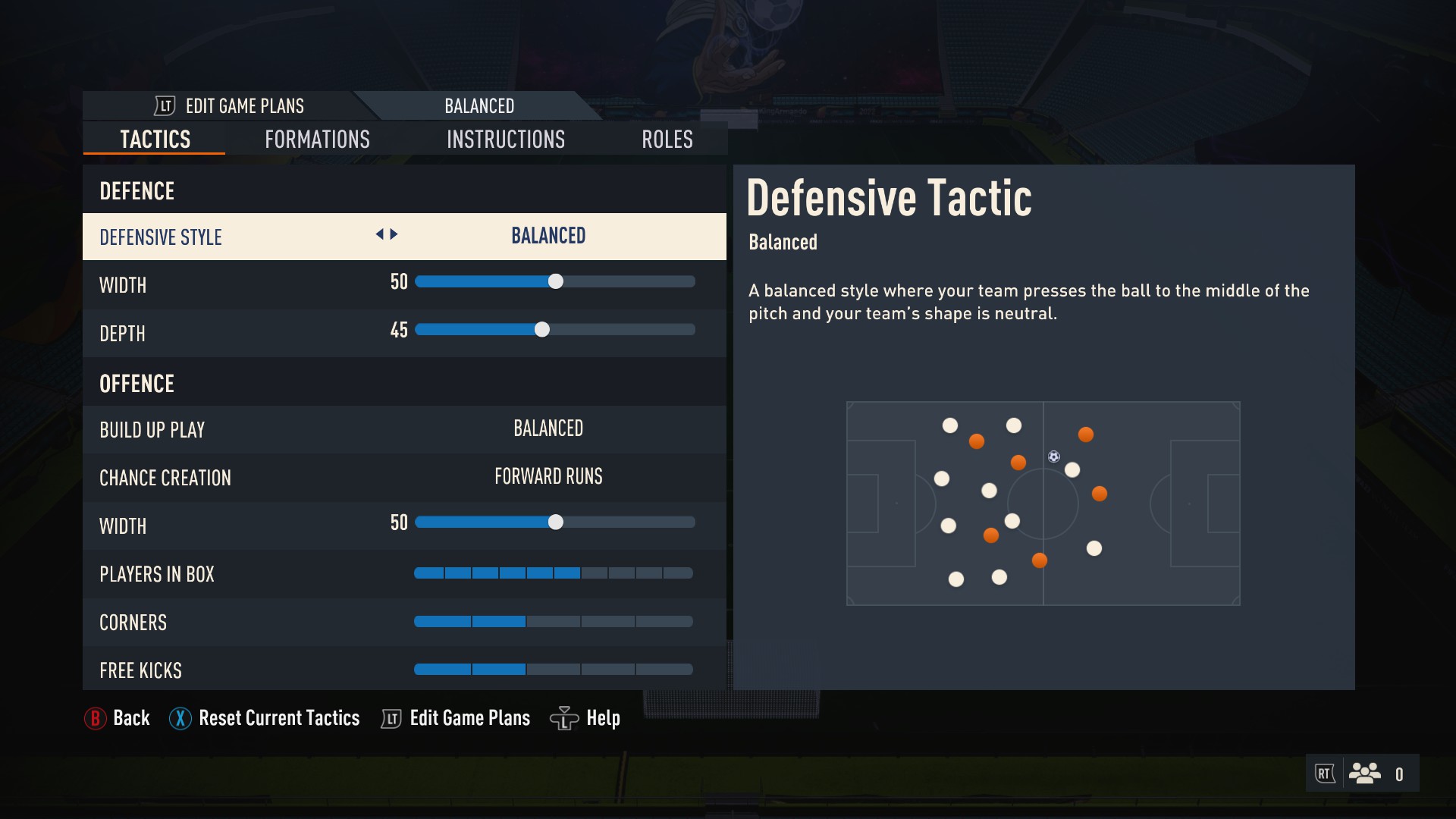Switch to the Tactics tab

155,140
